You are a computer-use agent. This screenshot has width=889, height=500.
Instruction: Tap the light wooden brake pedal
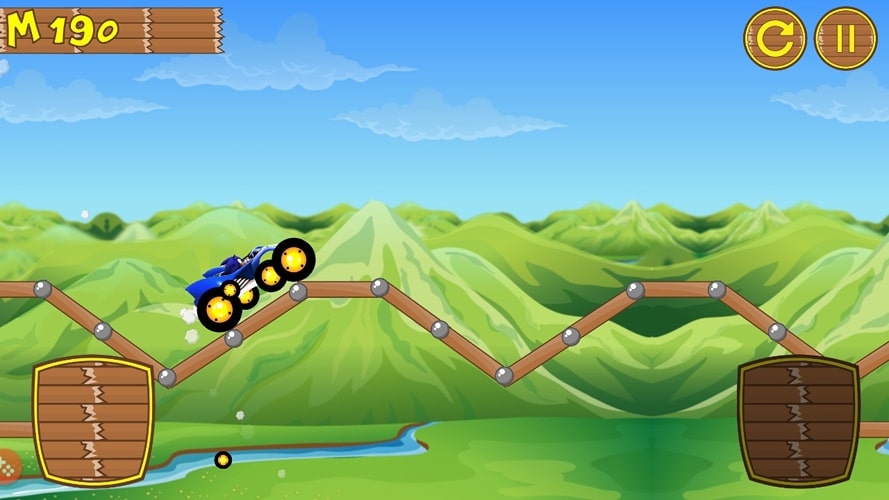[93, 421]
